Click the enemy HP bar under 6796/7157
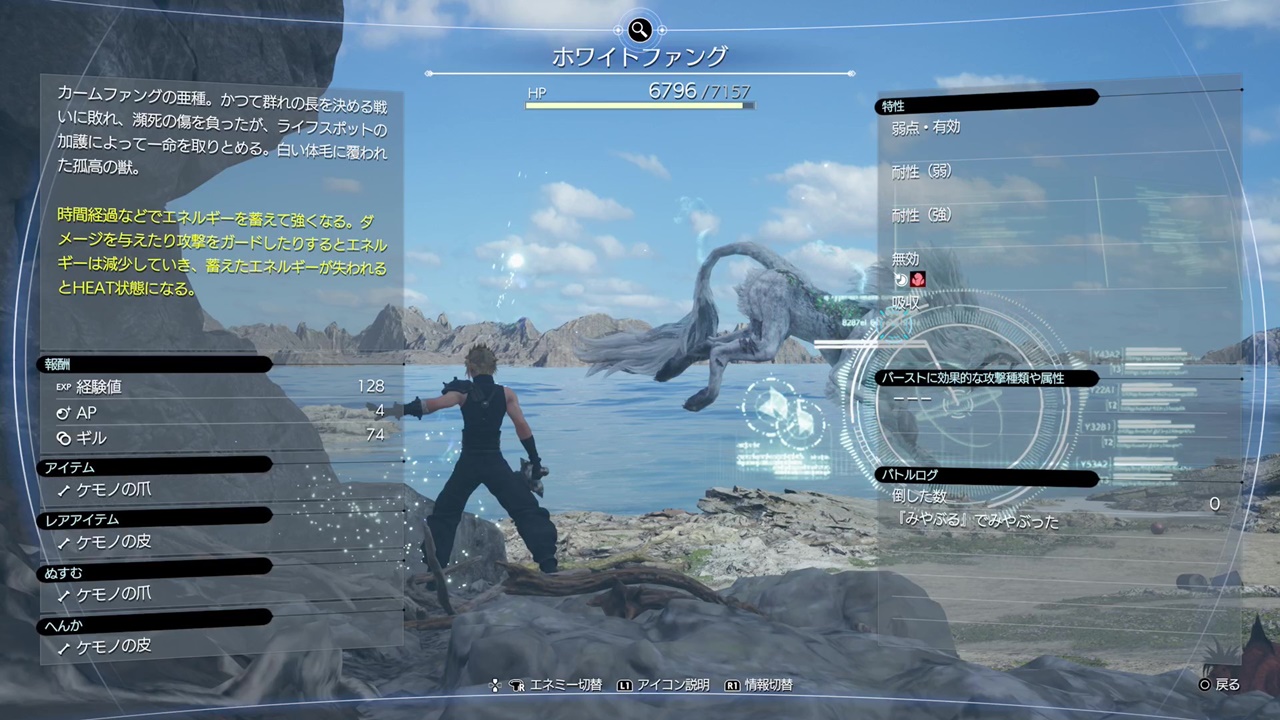 tap(639, 105)
